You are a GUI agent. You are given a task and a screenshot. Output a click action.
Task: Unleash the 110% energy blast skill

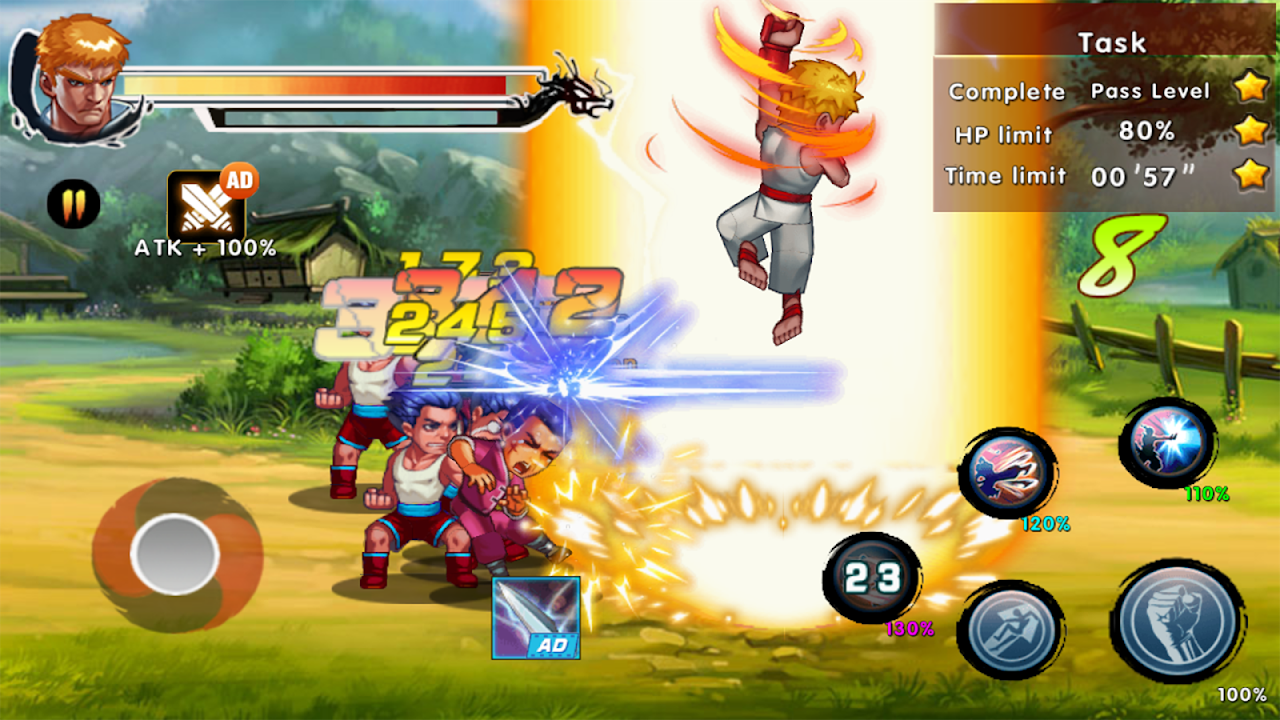1168,442
